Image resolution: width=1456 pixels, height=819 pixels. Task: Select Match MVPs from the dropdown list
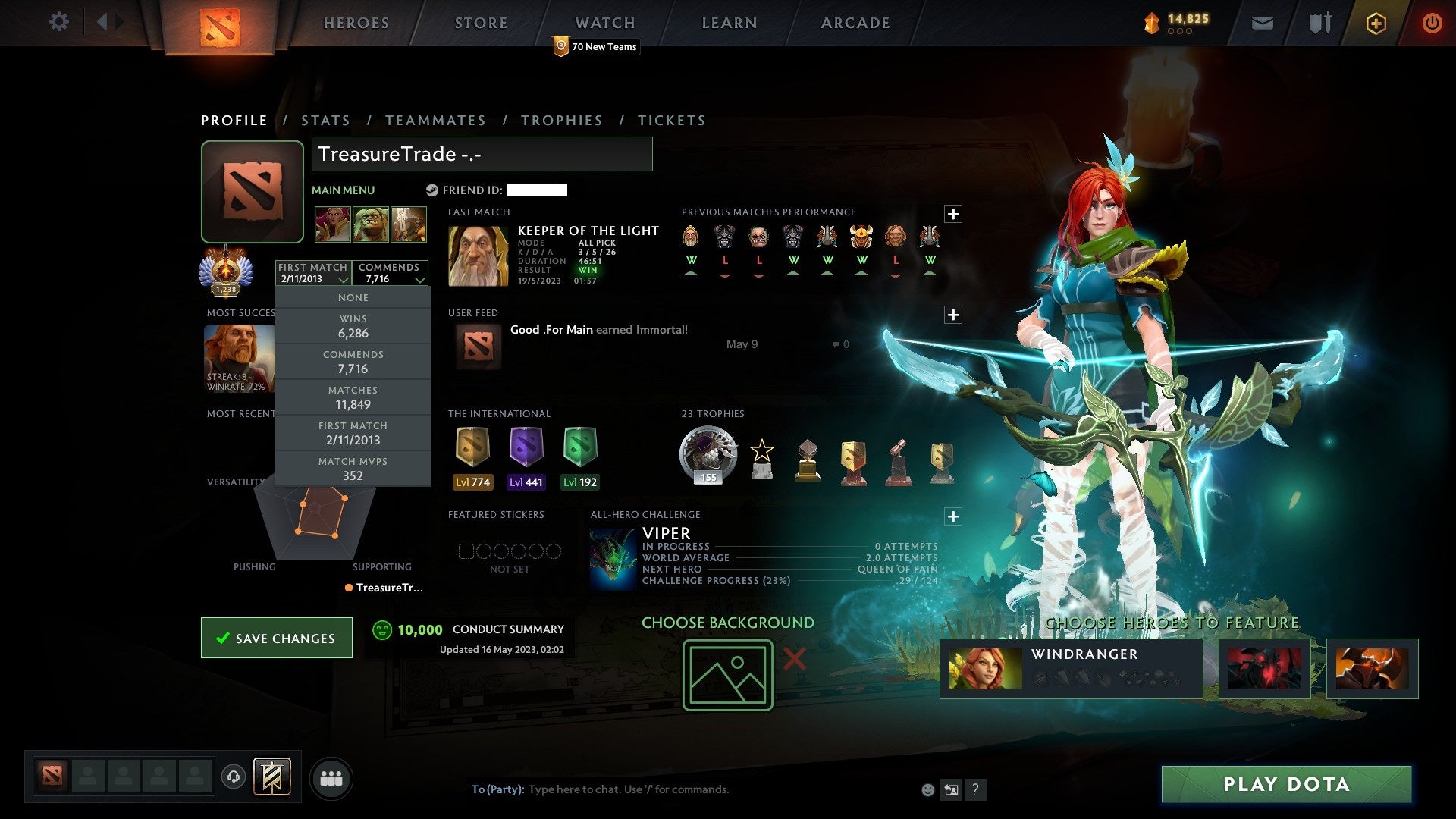pos(353,469)
